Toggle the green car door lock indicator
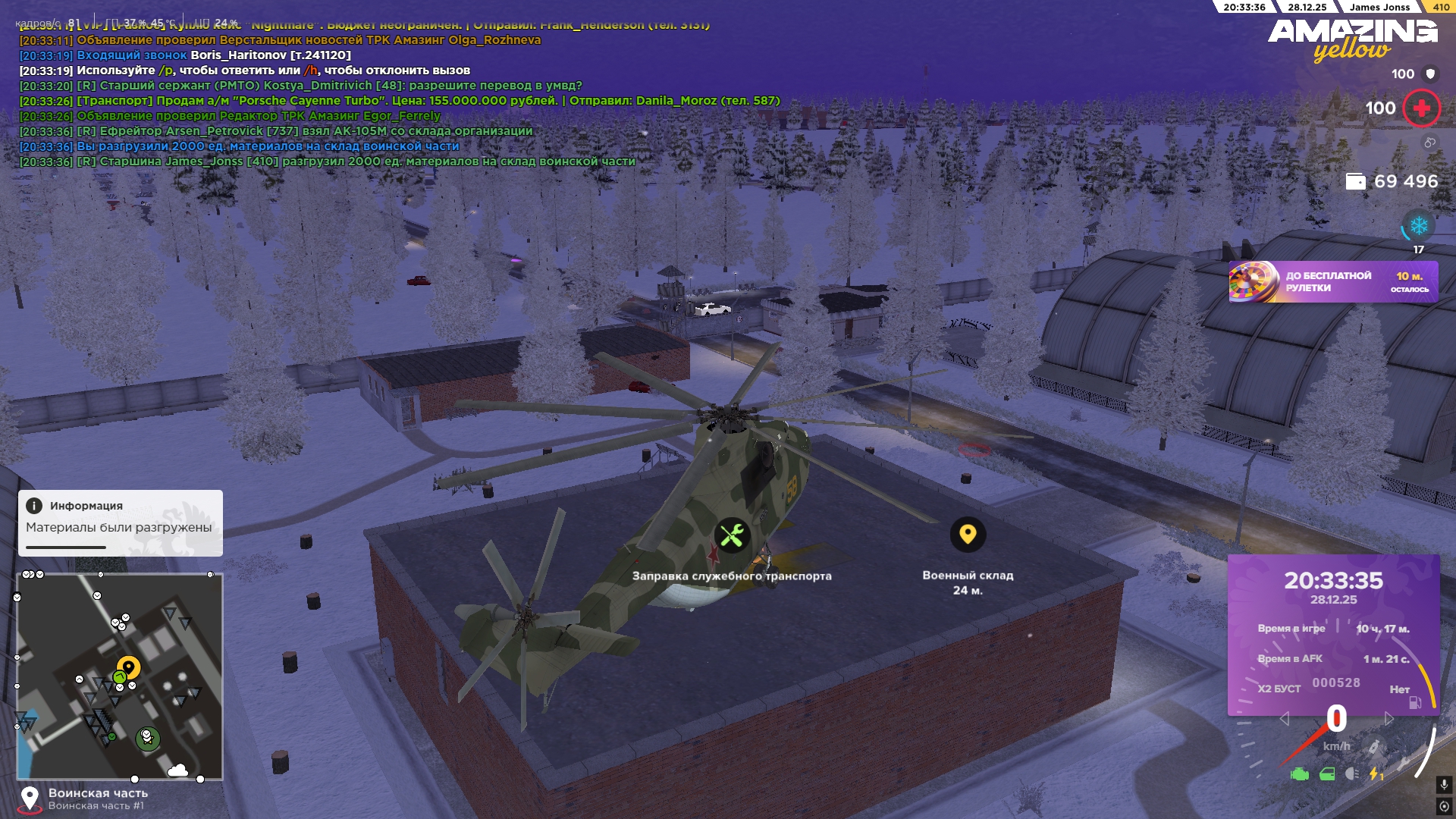 tap(1327, 774)
